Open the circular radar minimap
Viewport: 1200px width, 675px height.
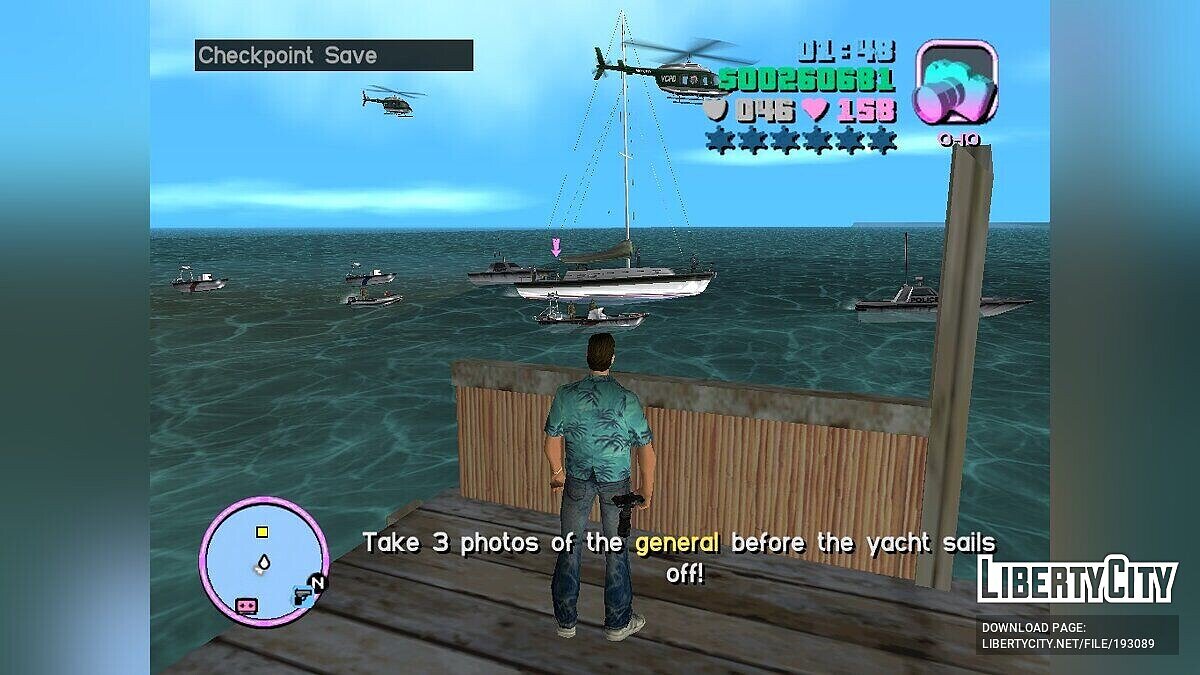[x=264, y=561]
